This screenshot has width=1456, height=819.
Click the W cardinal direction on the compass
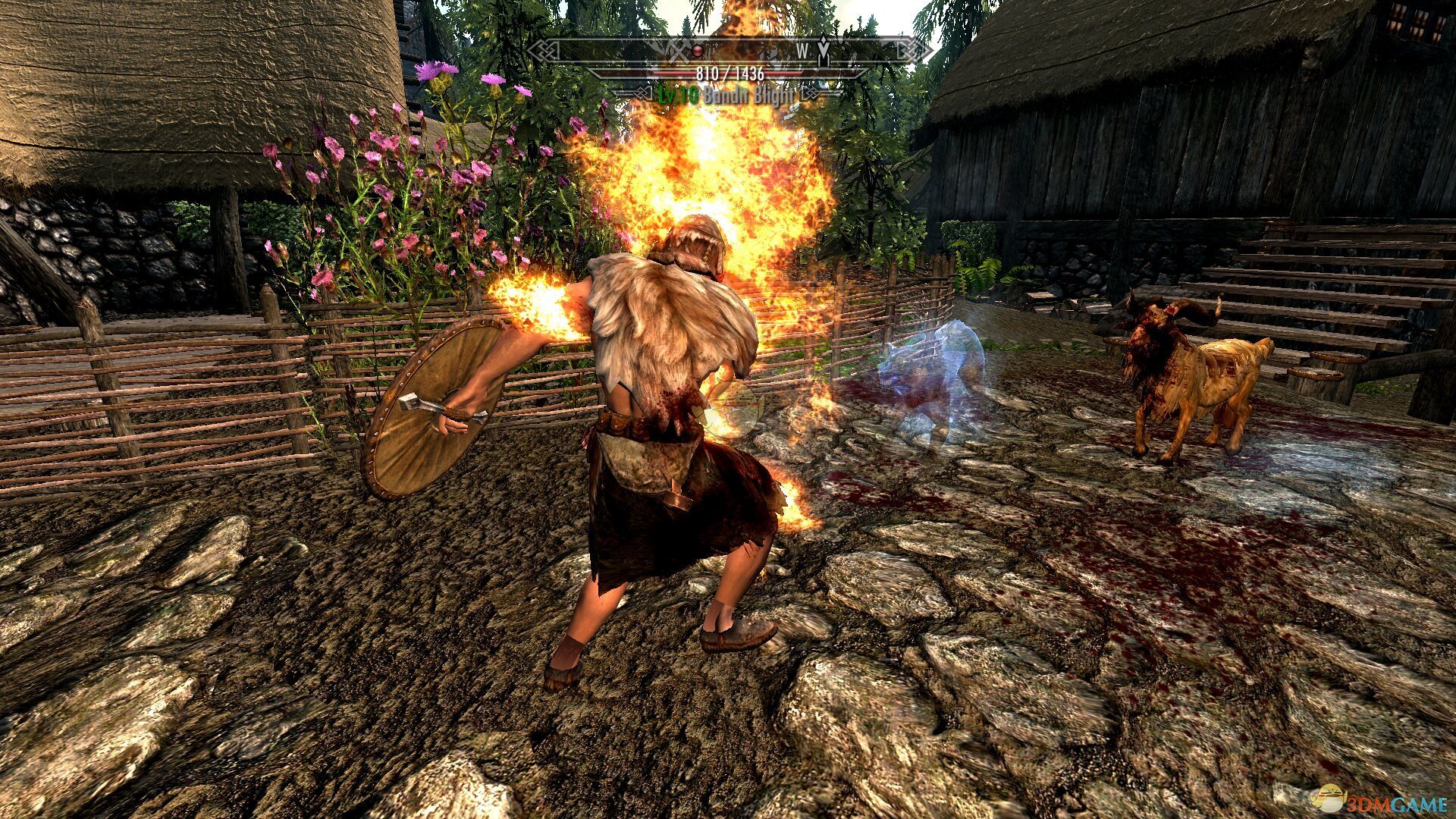click(802, 51)
